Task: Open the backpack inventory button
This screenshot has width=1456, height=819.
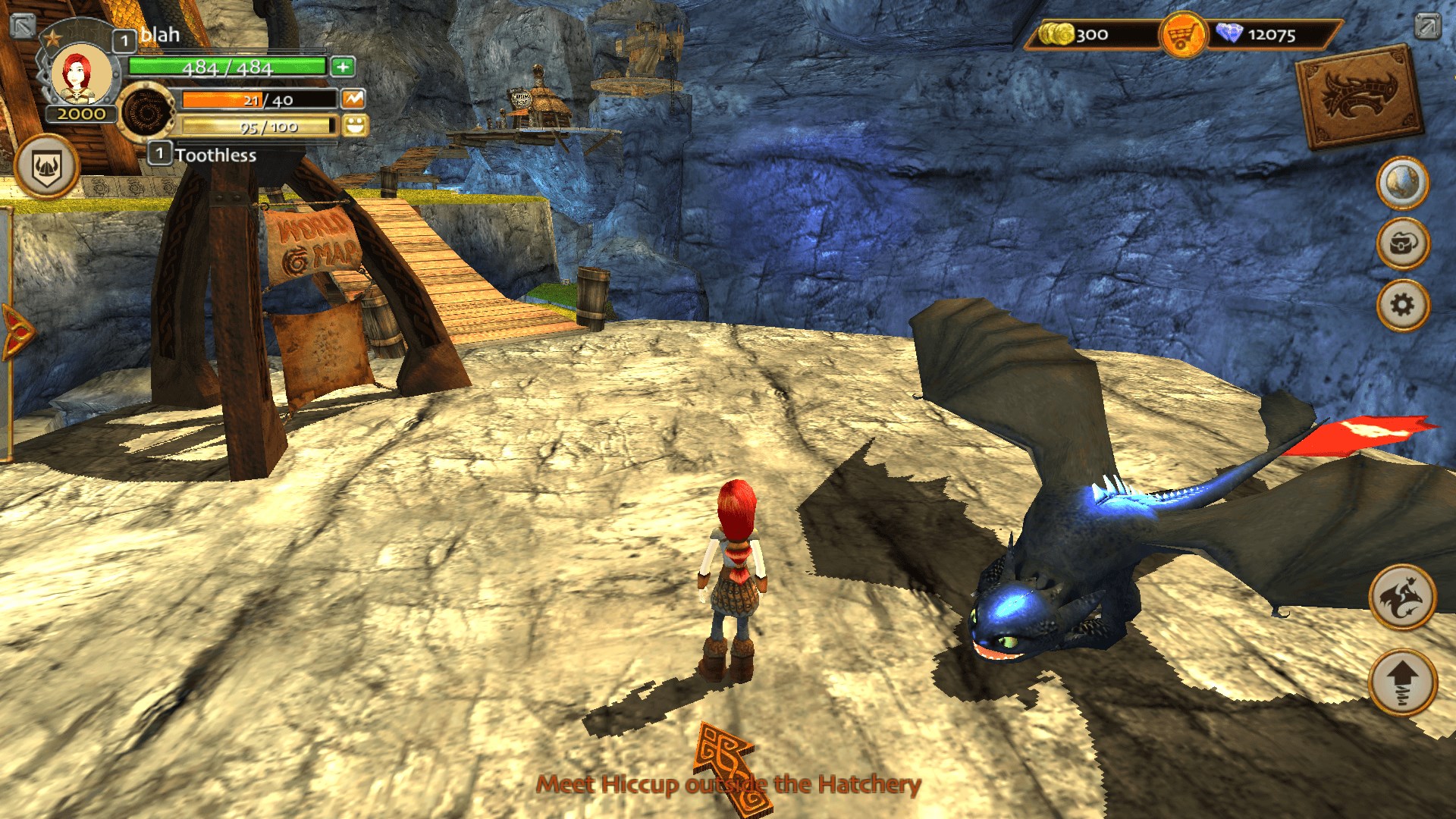Action: pyautogui.click(x=1402, y=243)
